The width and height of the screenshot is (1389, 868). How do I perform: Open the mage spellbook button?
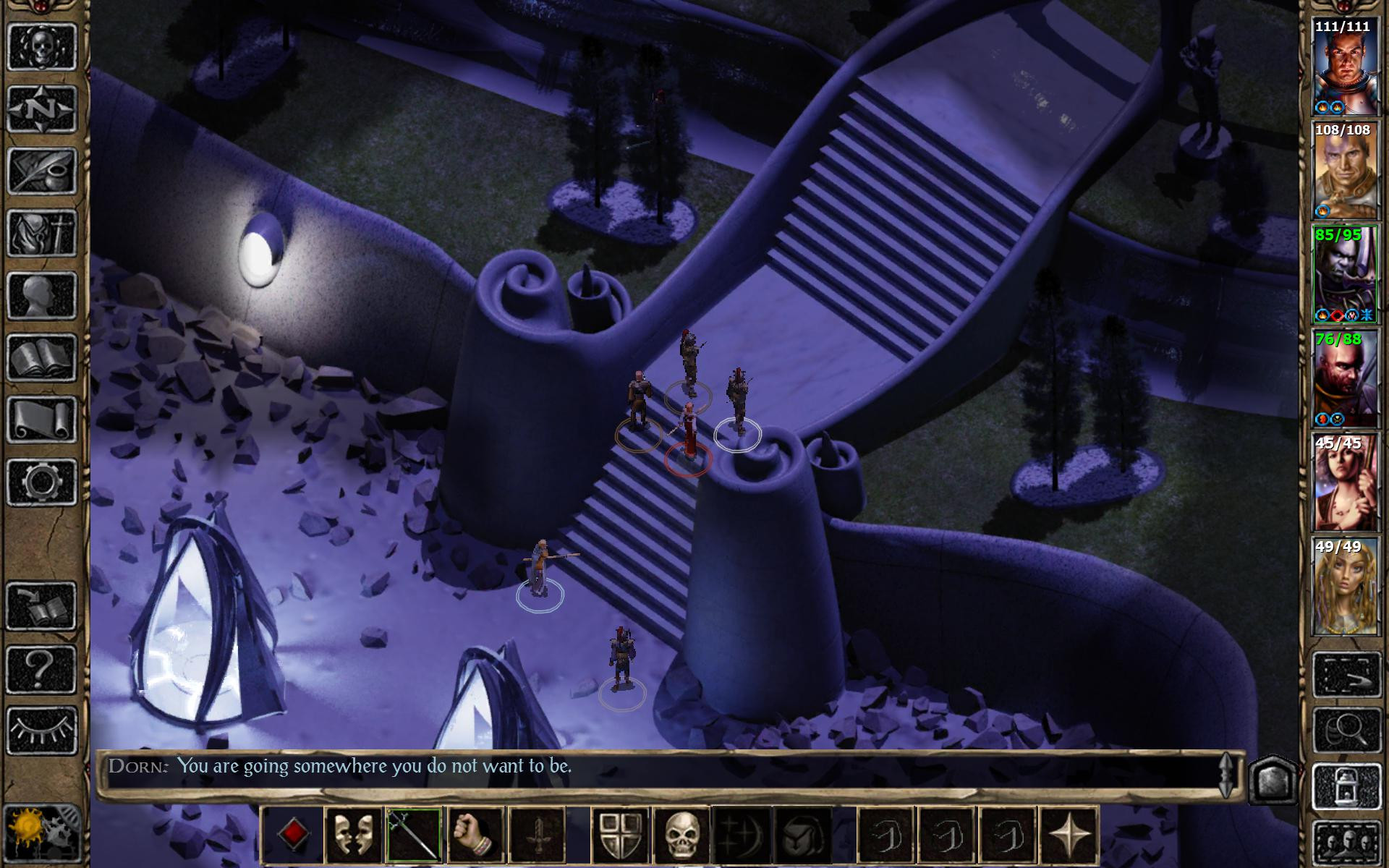(42, 357)
